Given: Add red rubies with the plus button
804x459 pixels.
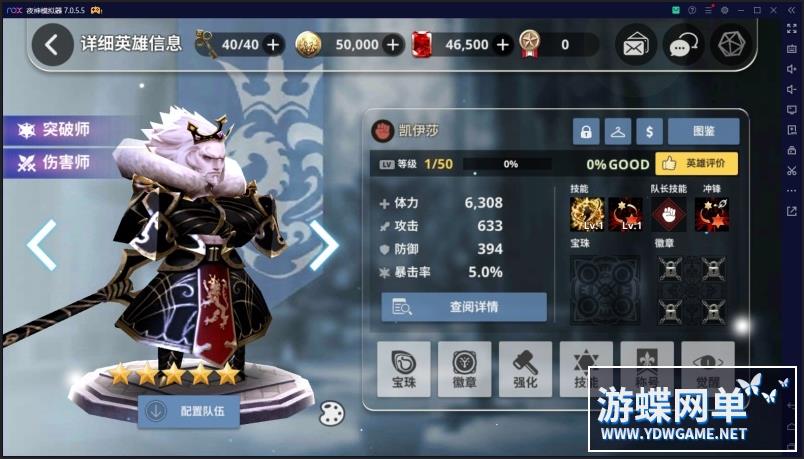Looking at the screenshot, I should [503, 44].
